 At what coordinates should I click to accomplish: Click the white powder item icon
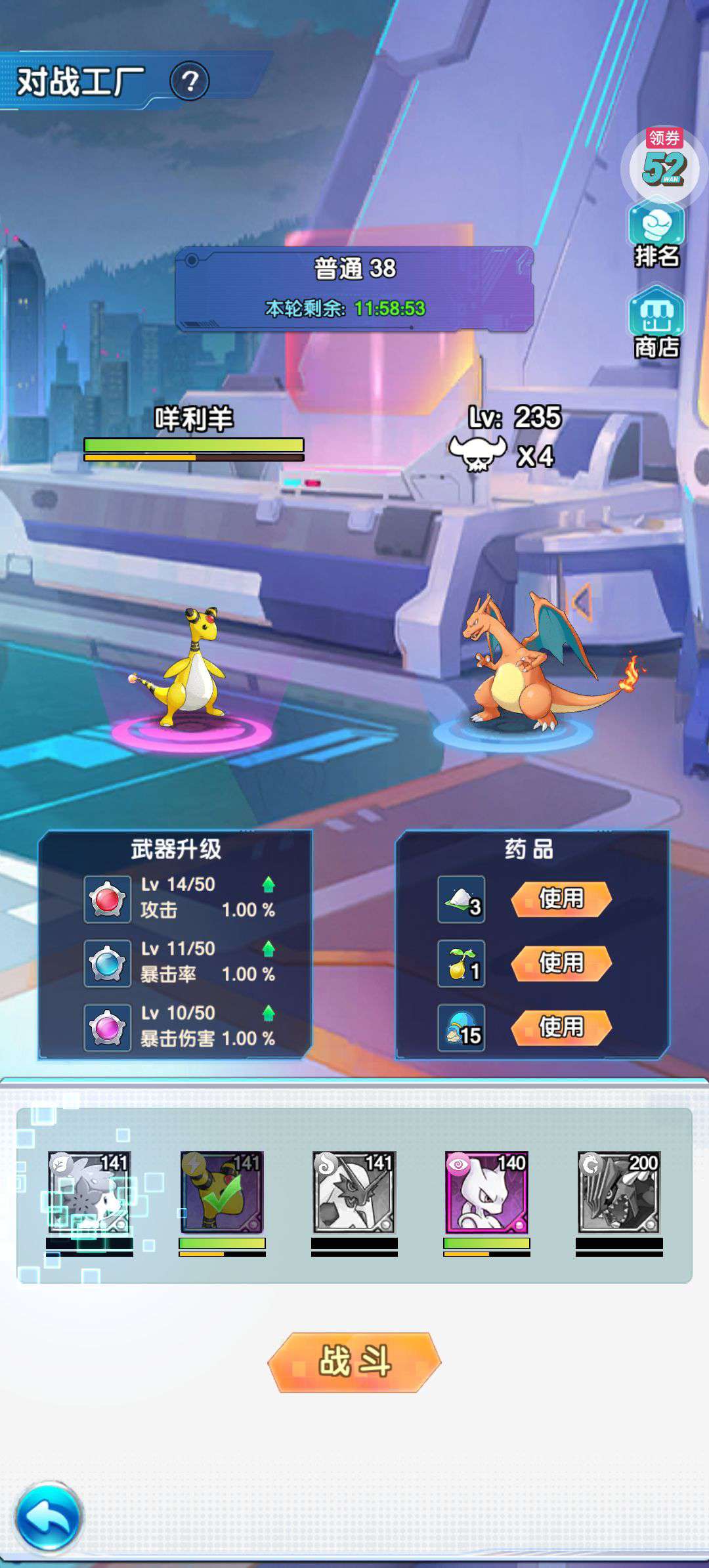click(x=462, y=899)
